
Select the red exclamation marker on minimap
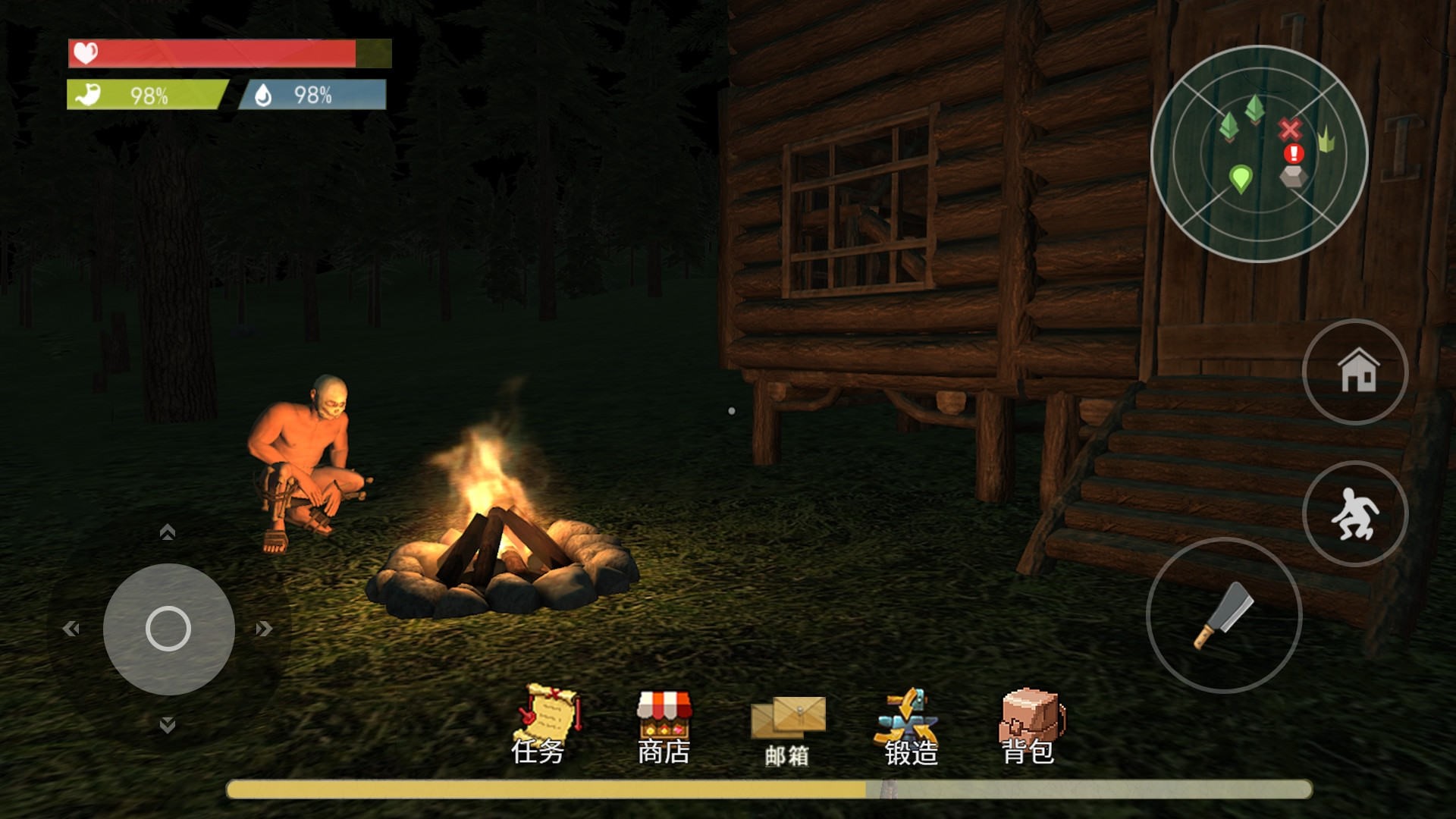[1294, 154]
